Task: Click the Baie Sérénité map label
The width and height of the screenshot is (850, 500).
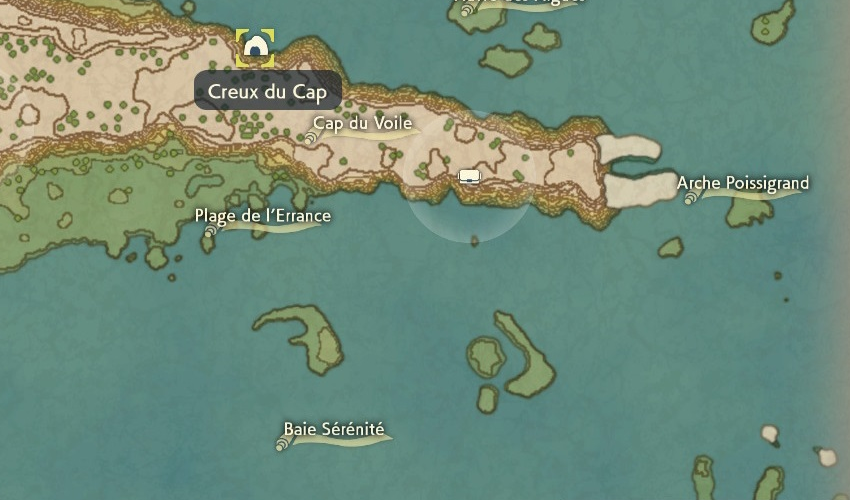Action: point(333,430)
